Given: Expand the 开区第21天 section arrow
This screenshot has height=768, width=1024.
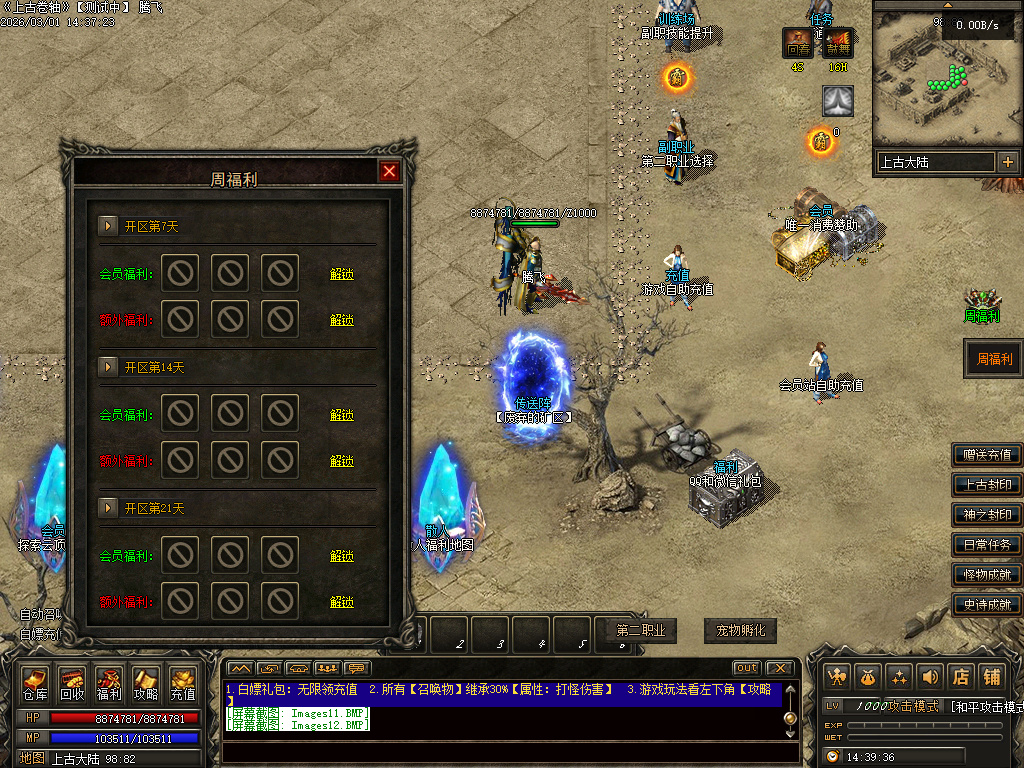Looking at the screenshot, I should tap(107, 508).
